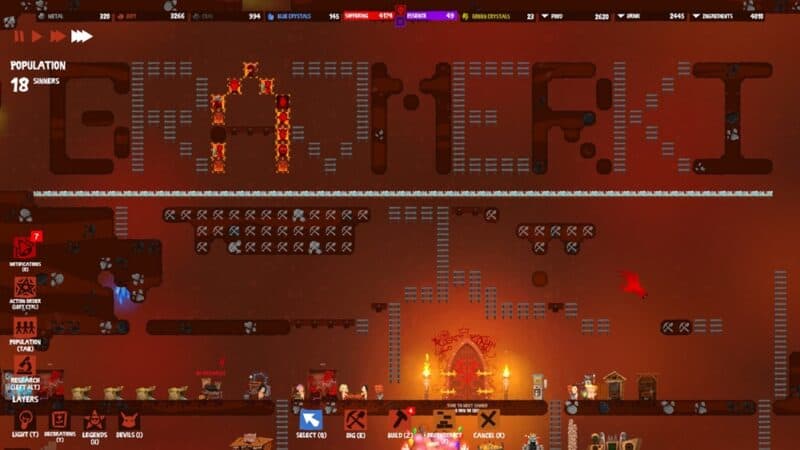Toggle the Decorations layer
Screen dimensions: 800x450
[x=59, y=419]
